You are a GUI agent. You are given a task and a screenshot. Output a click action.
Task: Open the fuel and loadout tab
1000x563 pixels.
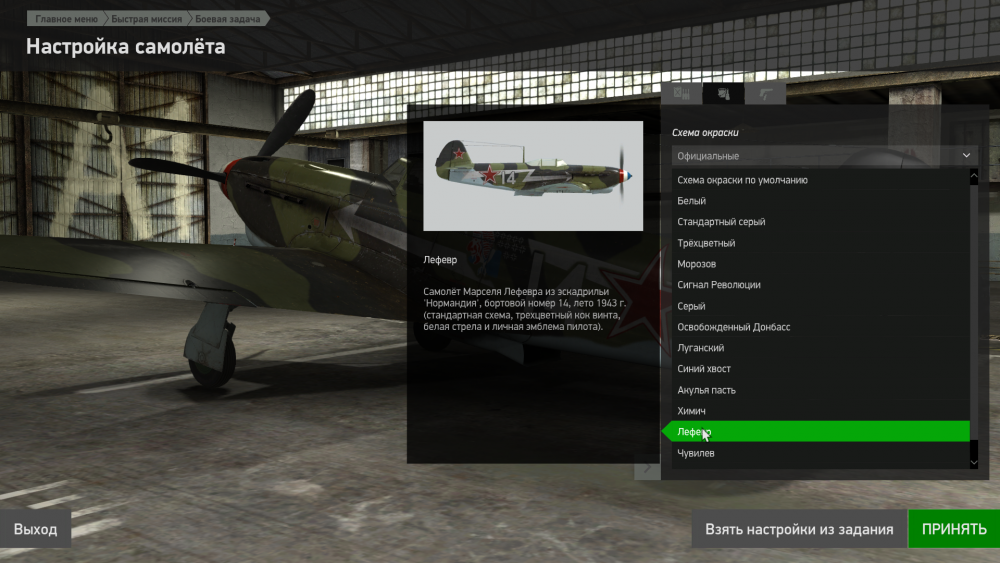click(x=683, y=94)
